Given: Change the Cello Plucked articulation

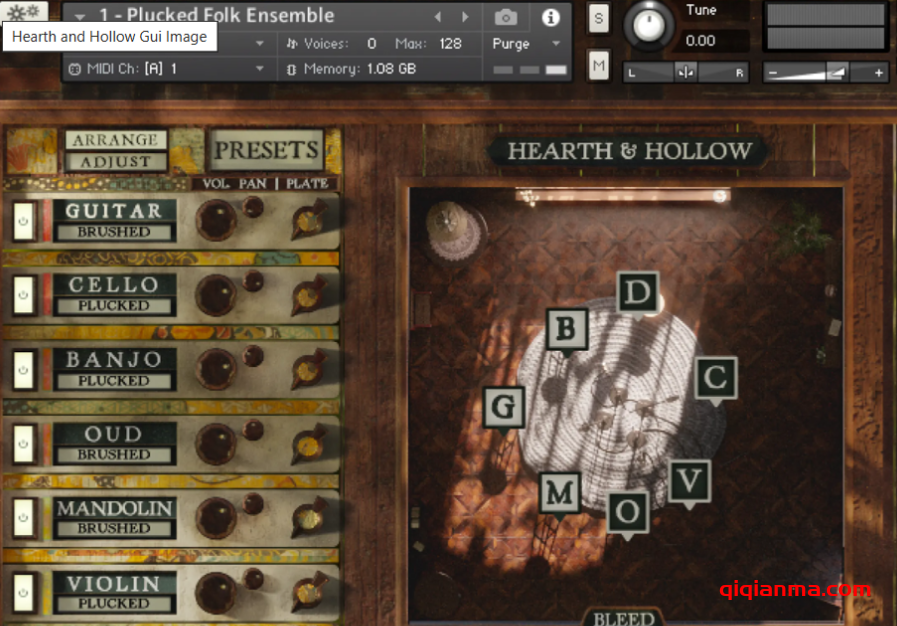Looking at the screenshot, I should click(114, 306).
